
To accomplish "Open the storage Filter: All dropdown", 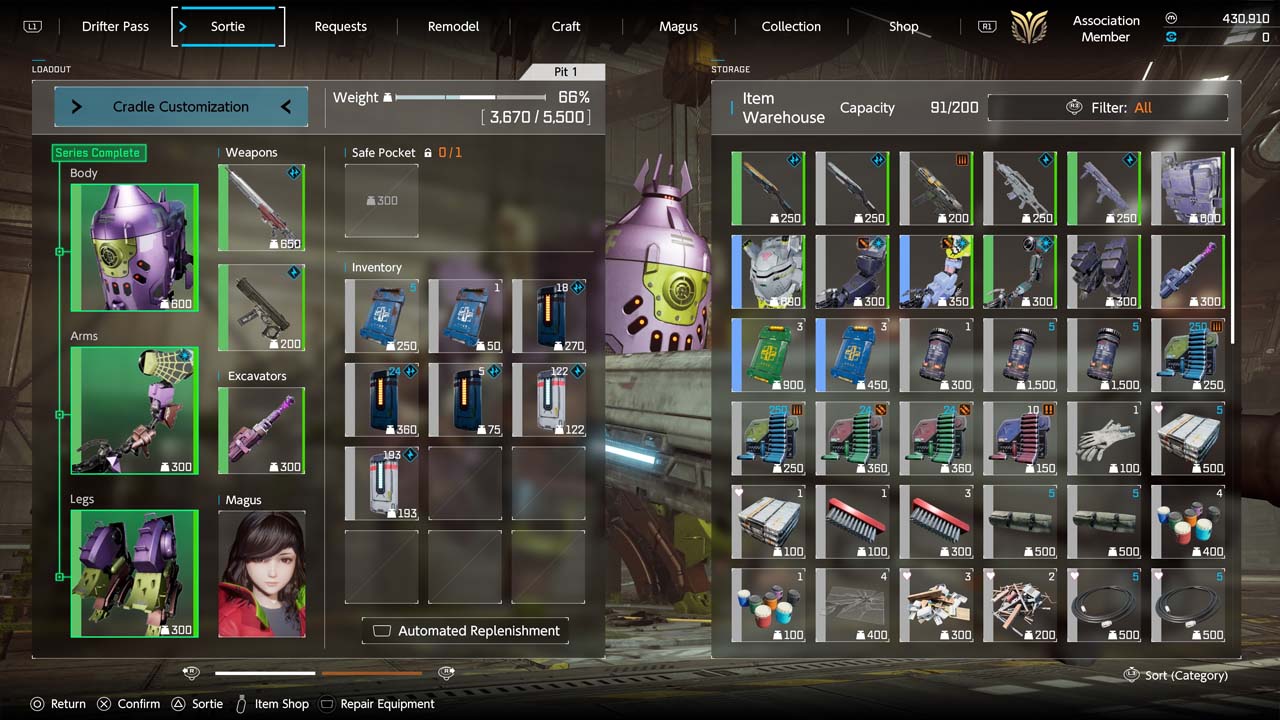I will pos(1108,108).
